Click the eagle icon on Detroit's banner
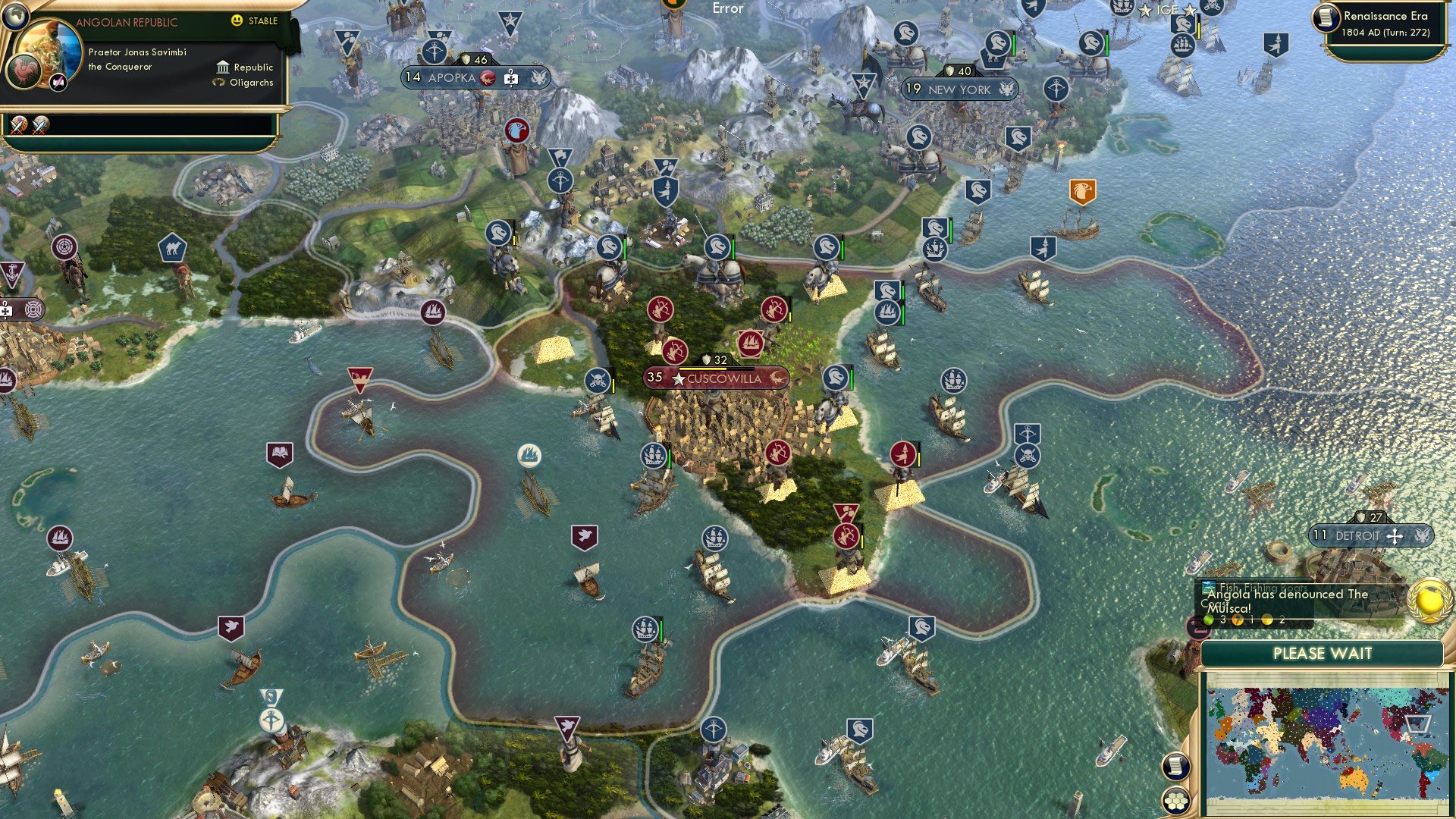 [x=1422, y=535]
